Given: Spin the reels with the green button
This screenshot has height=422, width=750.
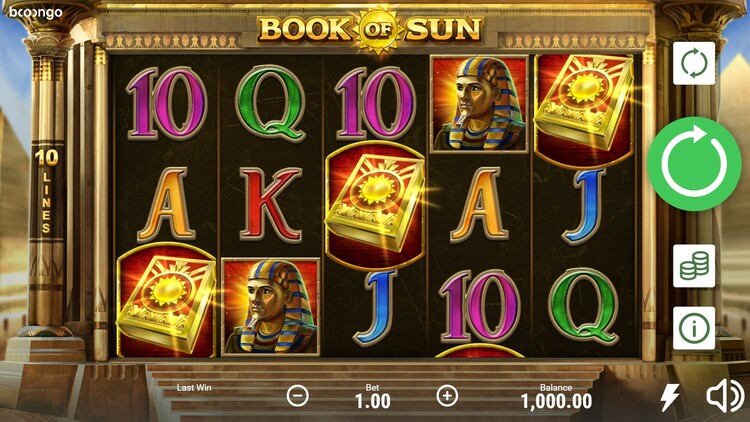Looking at the screenshot, I should point(693,163).
